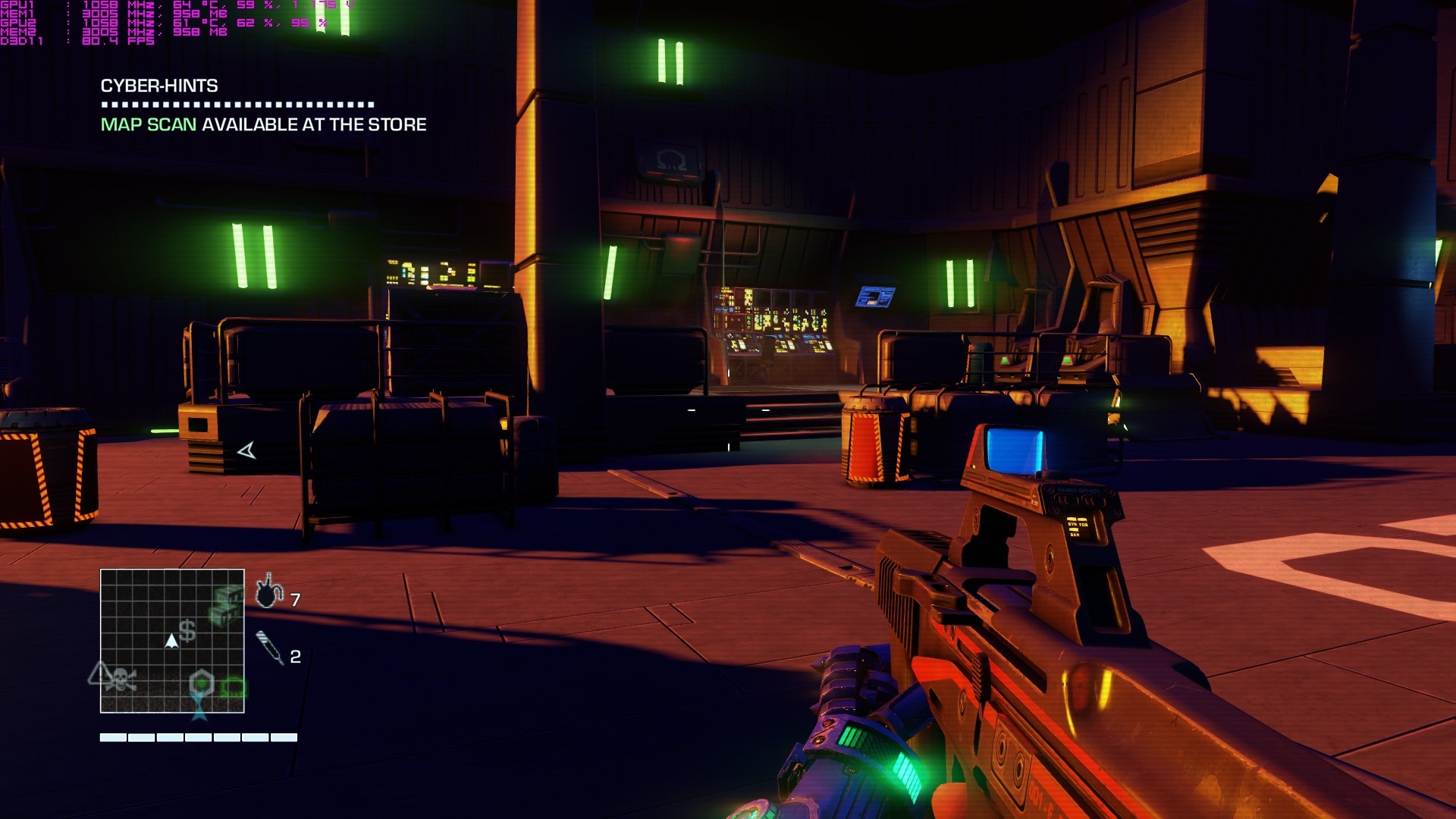Click the CYBER-HINTS heading

click(158, 86)
